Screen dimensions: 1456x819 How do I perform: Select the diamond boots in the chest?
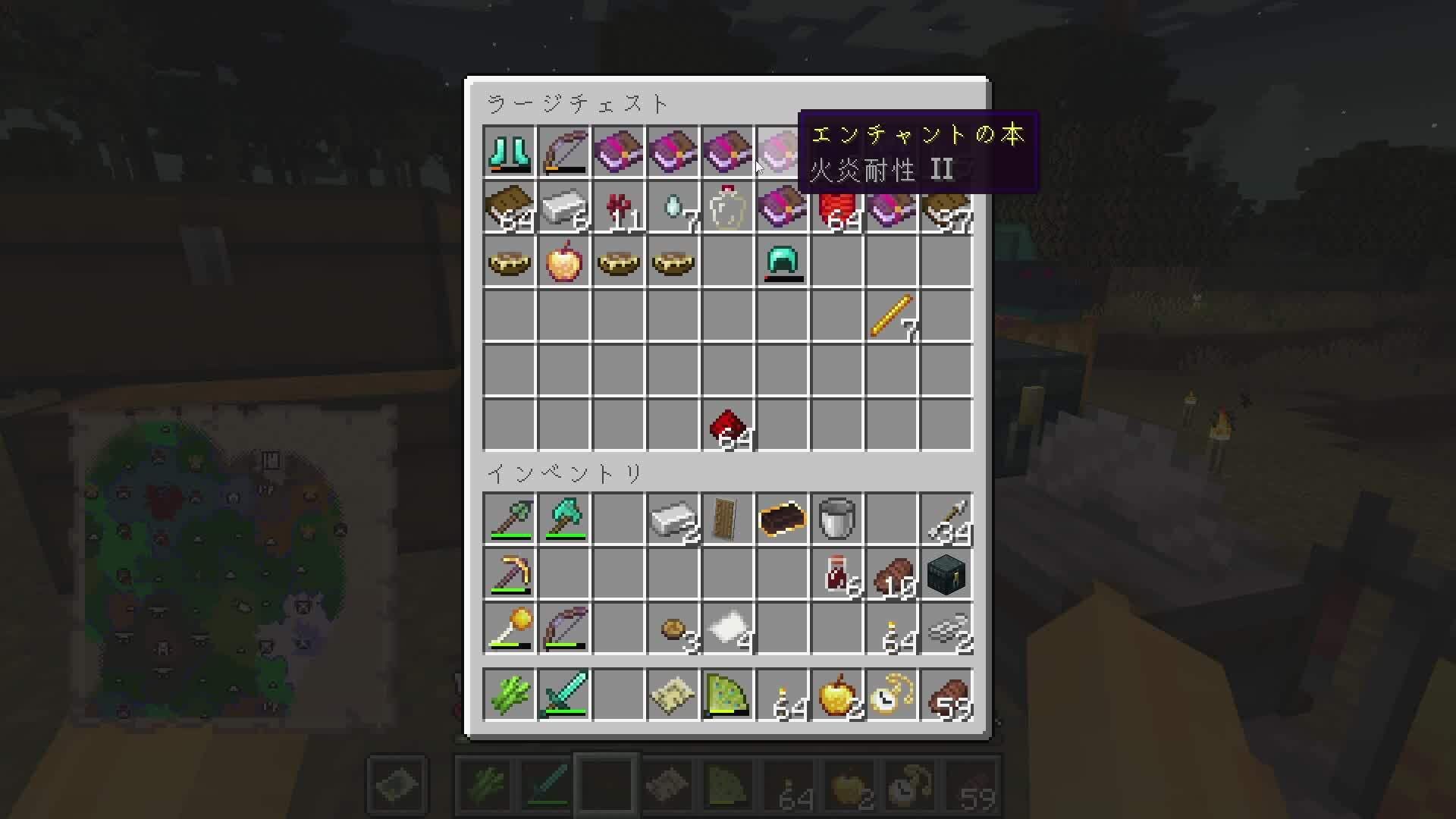point(508,152)
